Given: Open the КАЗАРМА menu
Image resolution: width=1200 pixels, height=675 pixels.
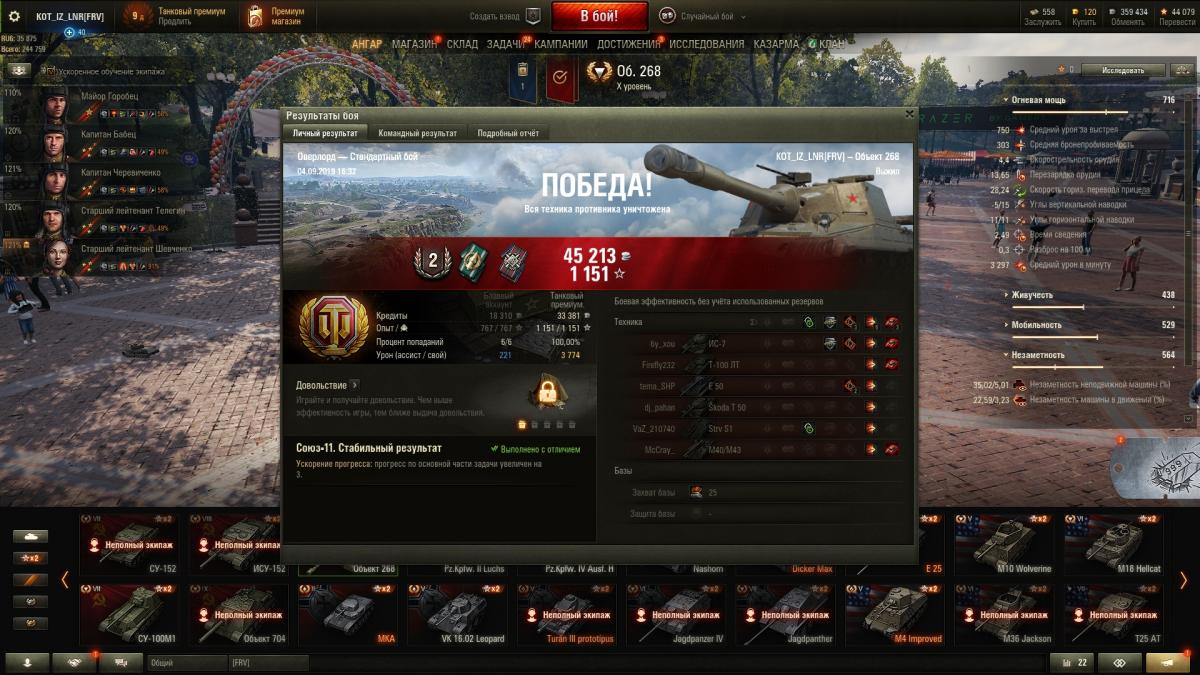Looking at the screenshot, I should 776,44.
